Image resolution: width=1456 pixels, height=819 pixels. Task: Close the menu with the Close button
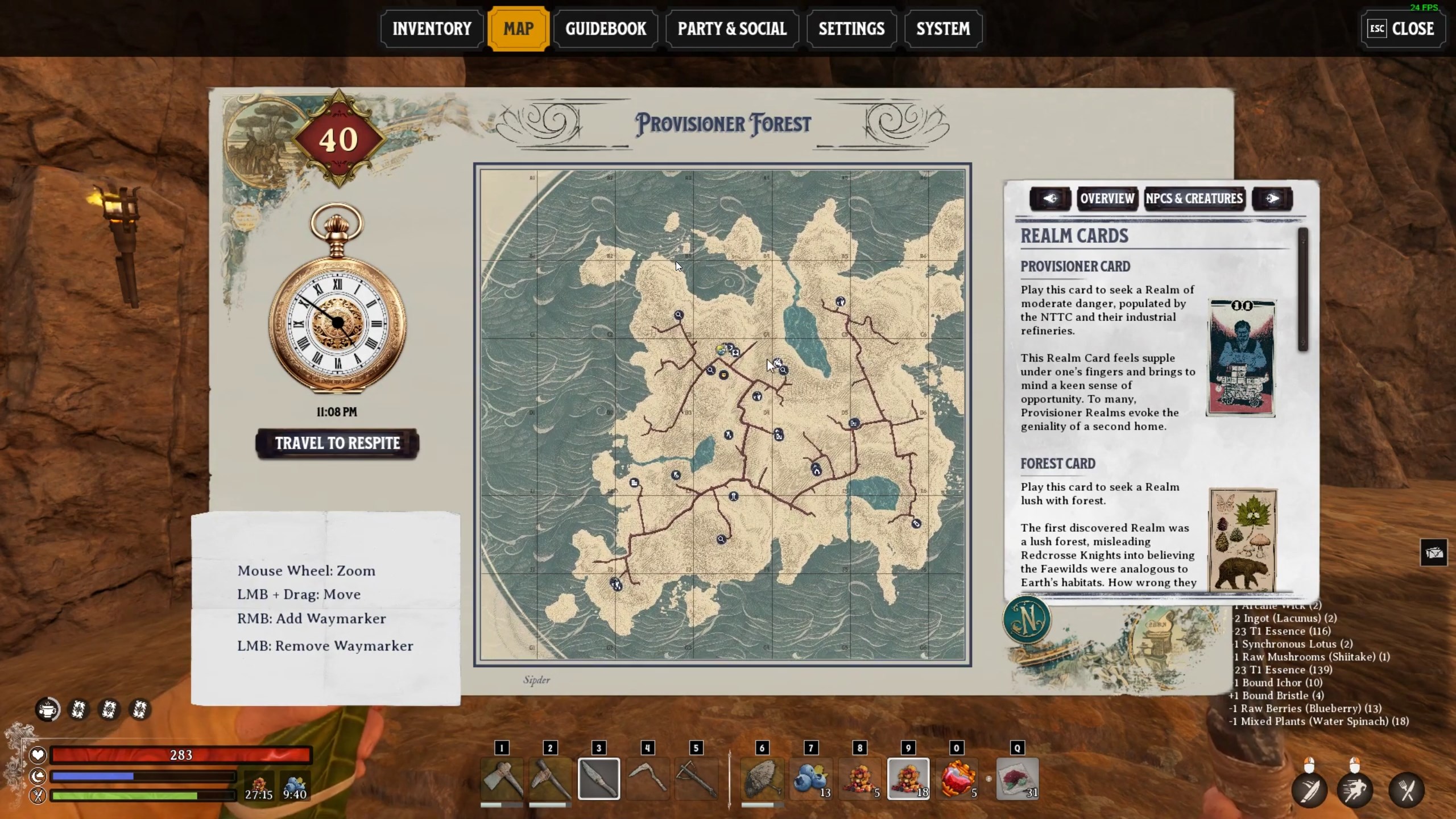point(1403,29)
